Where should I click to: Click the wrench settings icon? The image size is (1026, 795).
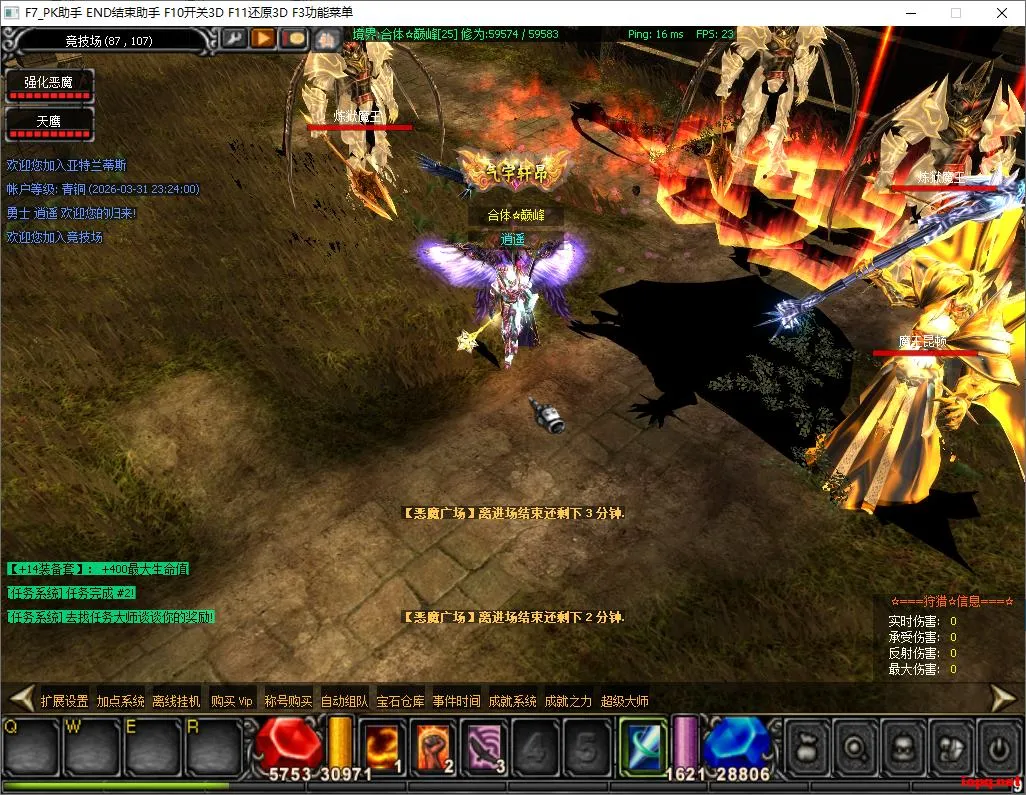(233, 39)
